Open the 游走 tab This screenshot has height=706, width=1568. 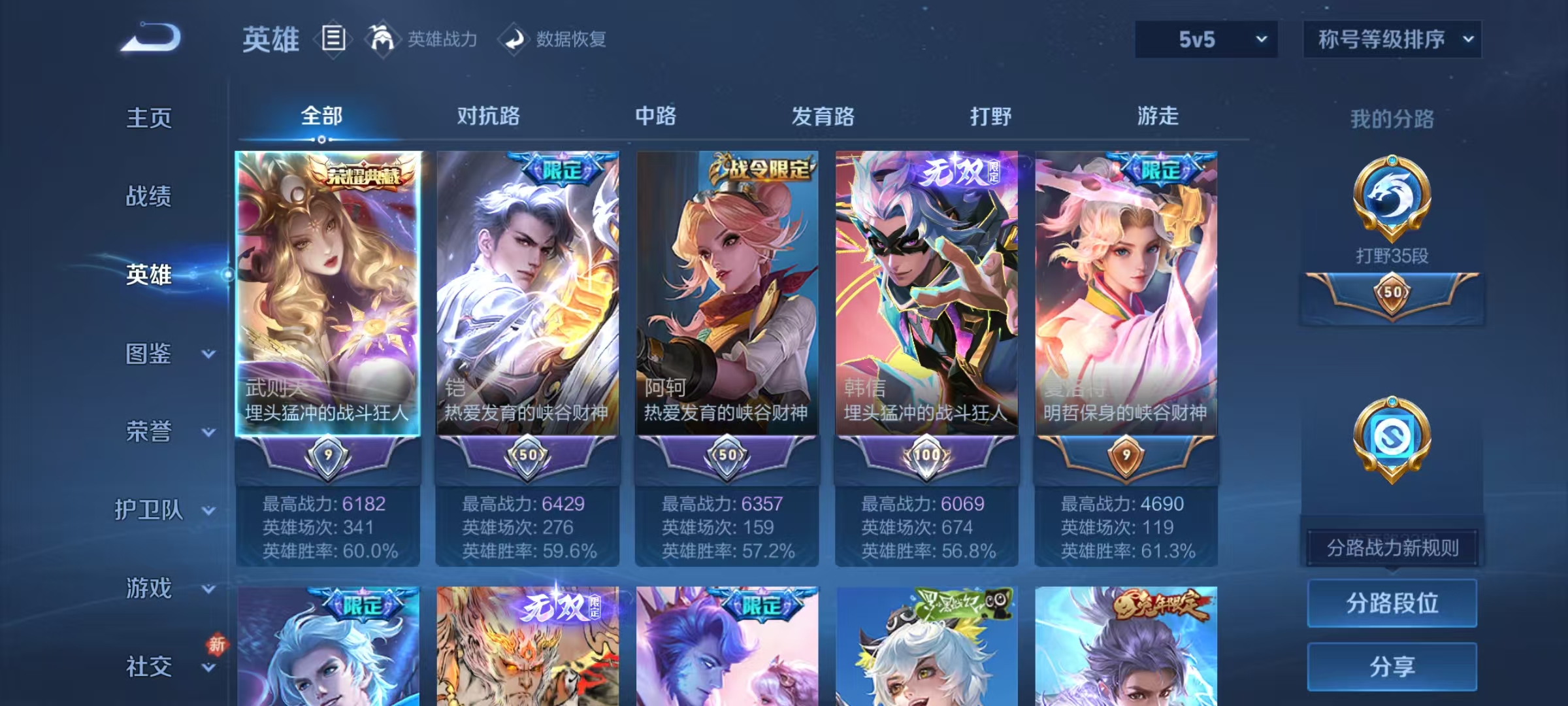(1158, 116)
